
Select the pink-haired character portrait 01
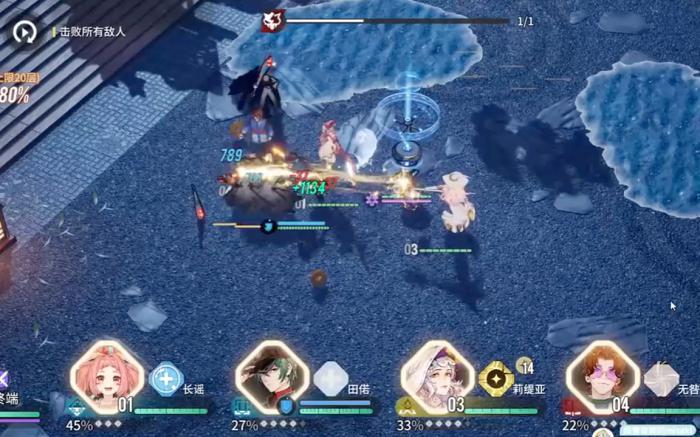(x=107, y=377)
